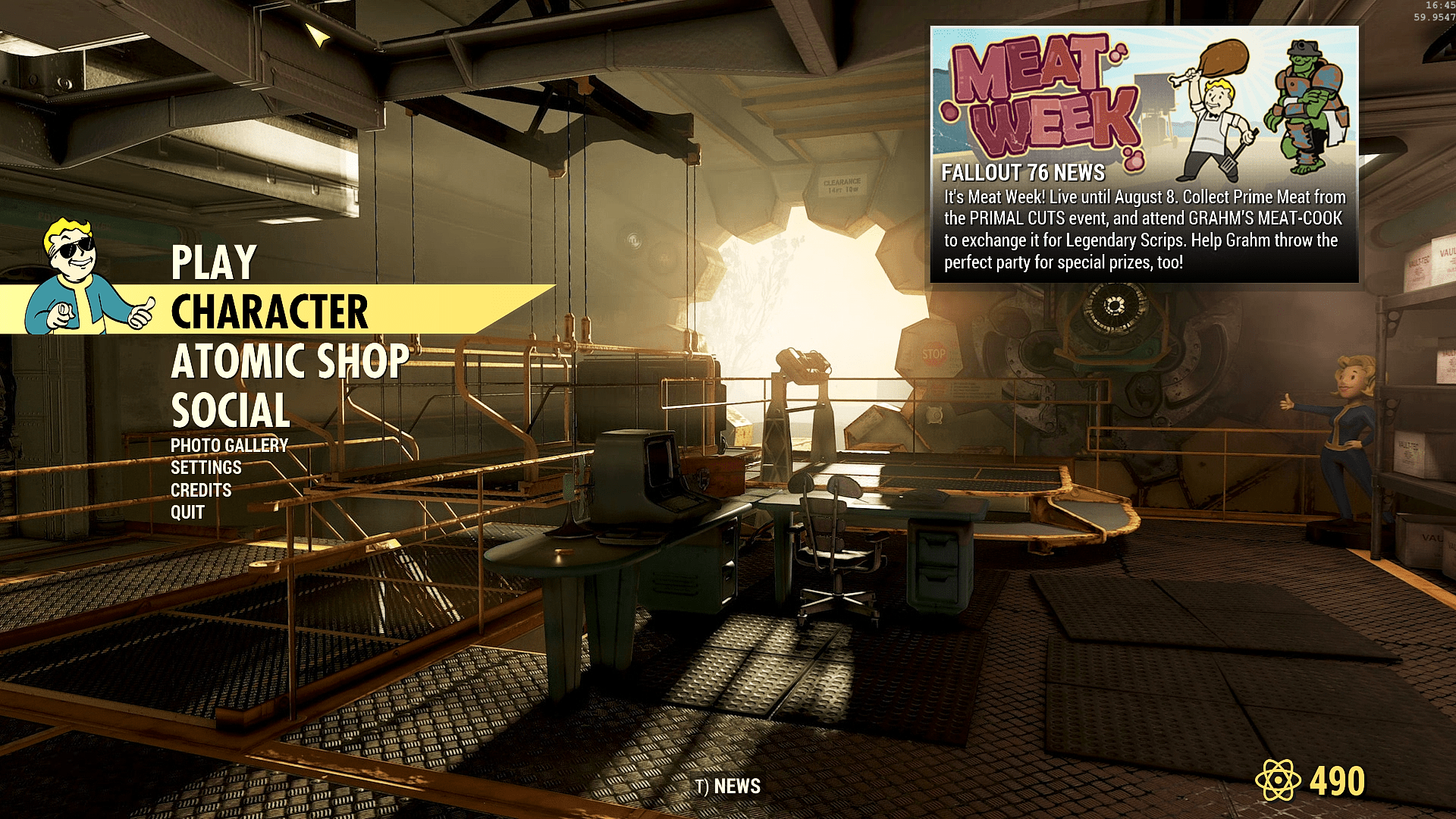Open the Meat Week news panel

click(x=1144, y=155)
